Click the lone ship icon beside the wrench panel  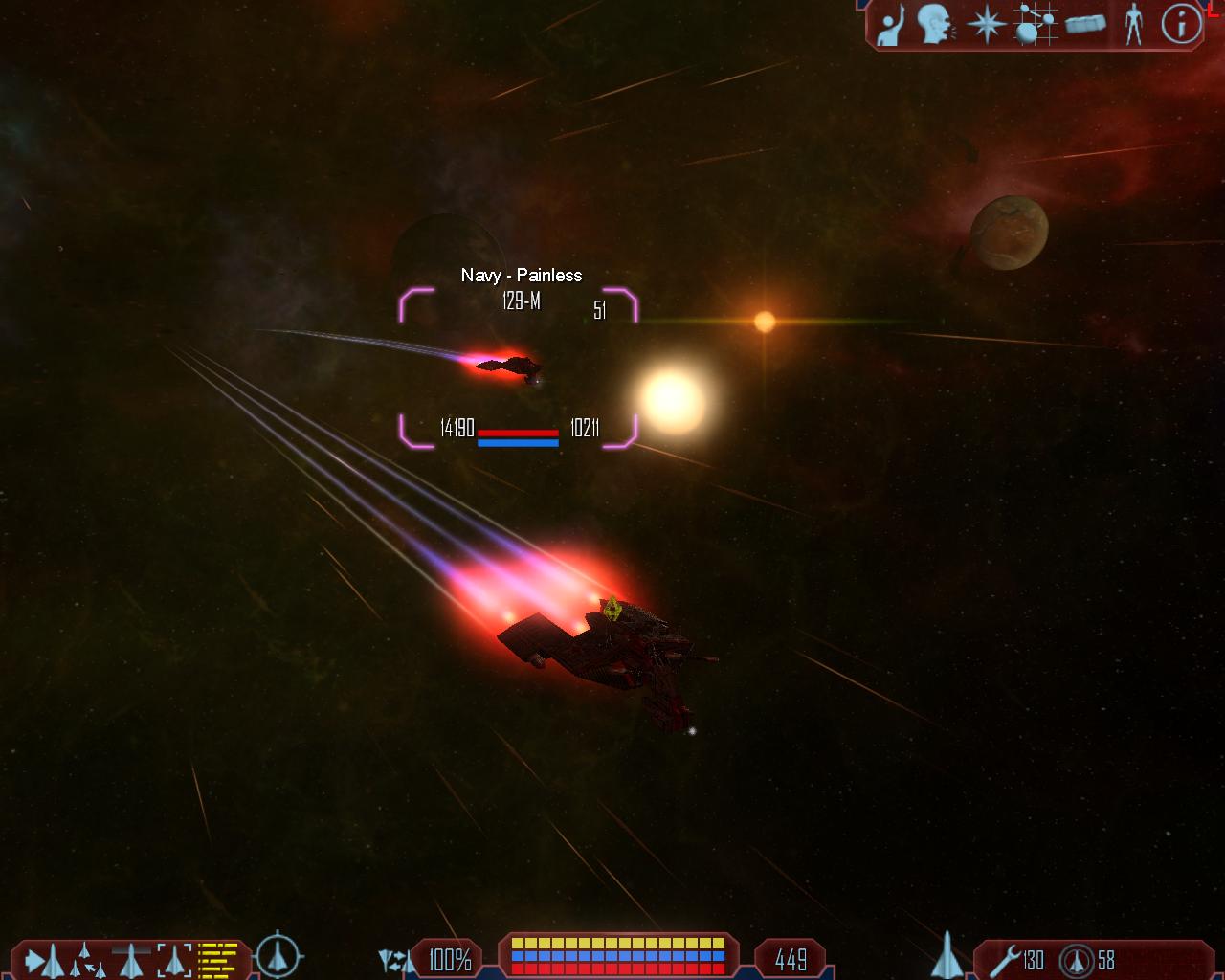946,955
